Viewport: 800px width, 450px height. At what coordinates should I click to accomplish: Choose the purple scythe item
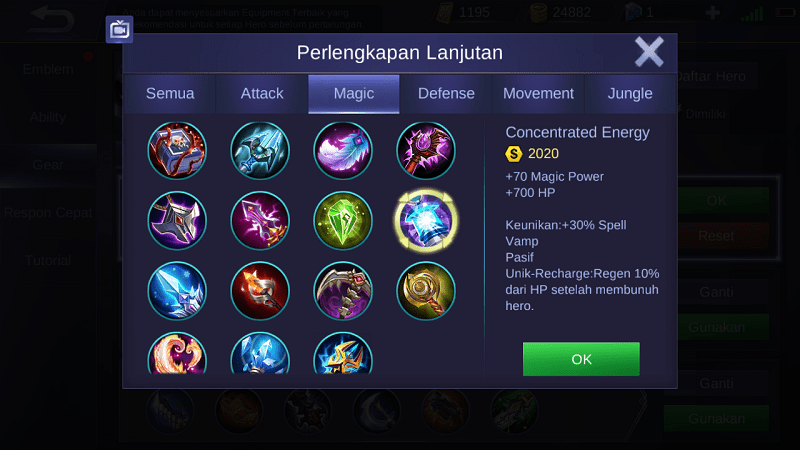pos(343,290)
